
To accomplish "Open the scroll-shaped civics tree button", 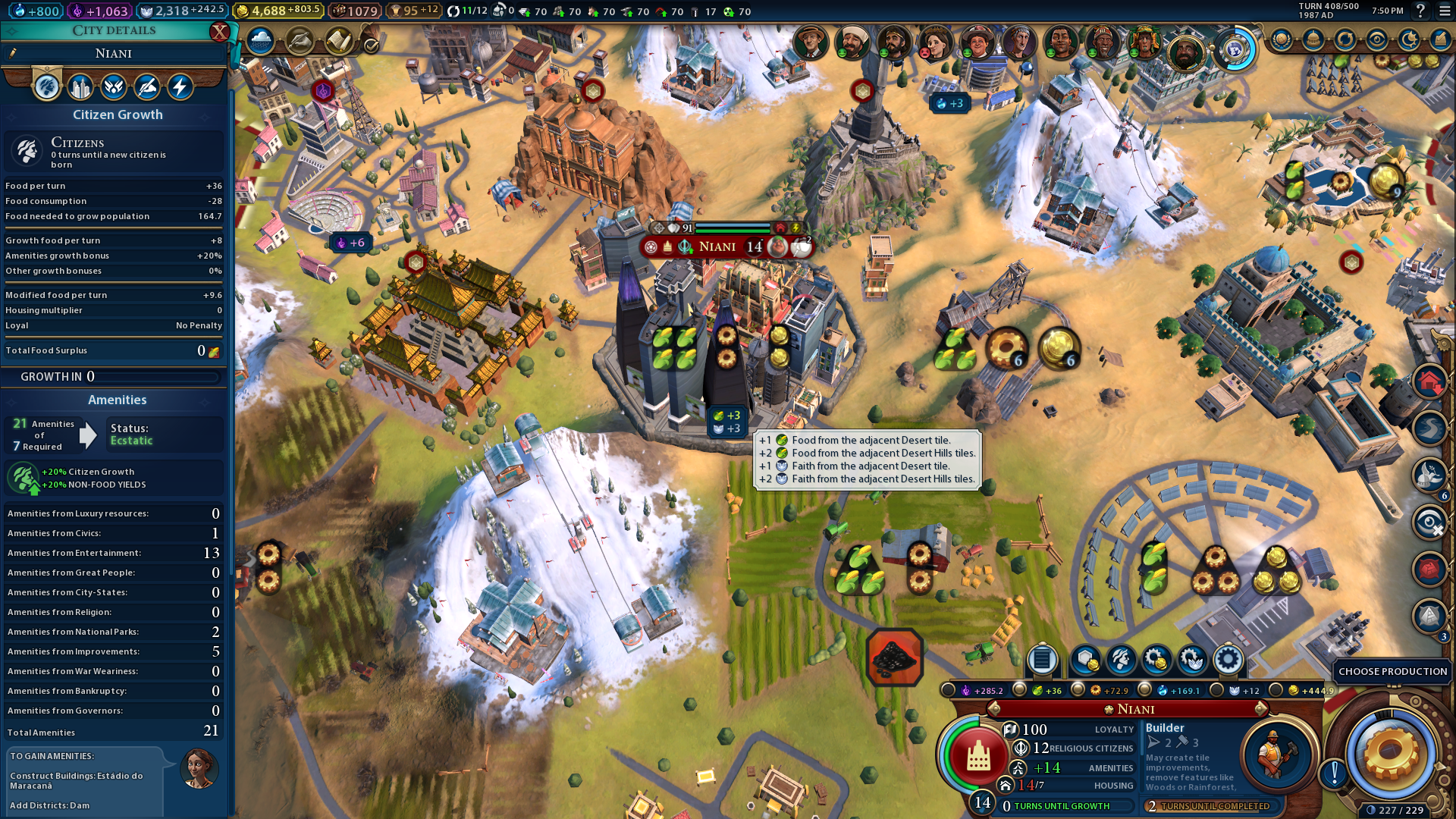I will pos(339,41).
